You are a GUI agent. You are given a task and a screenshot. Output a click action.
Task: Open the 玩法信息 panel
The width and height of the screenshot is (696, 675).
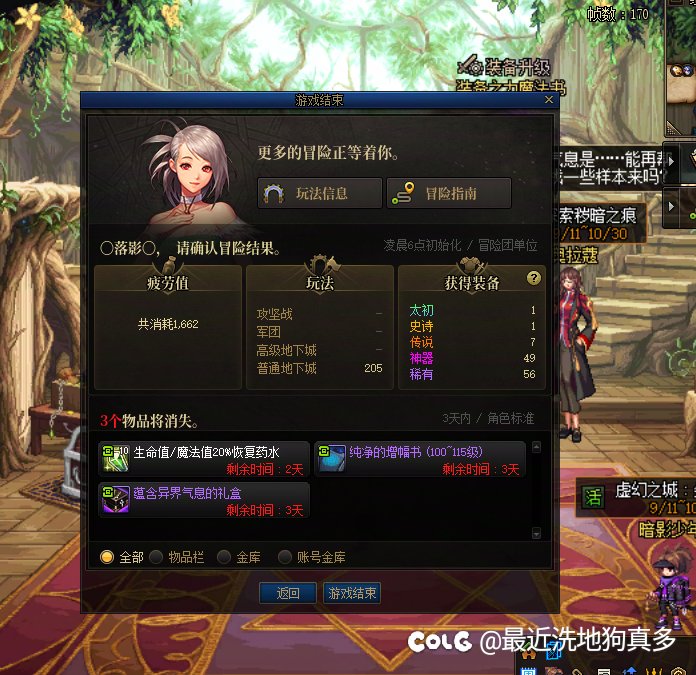pyautogui.click(x=320, y=194)
